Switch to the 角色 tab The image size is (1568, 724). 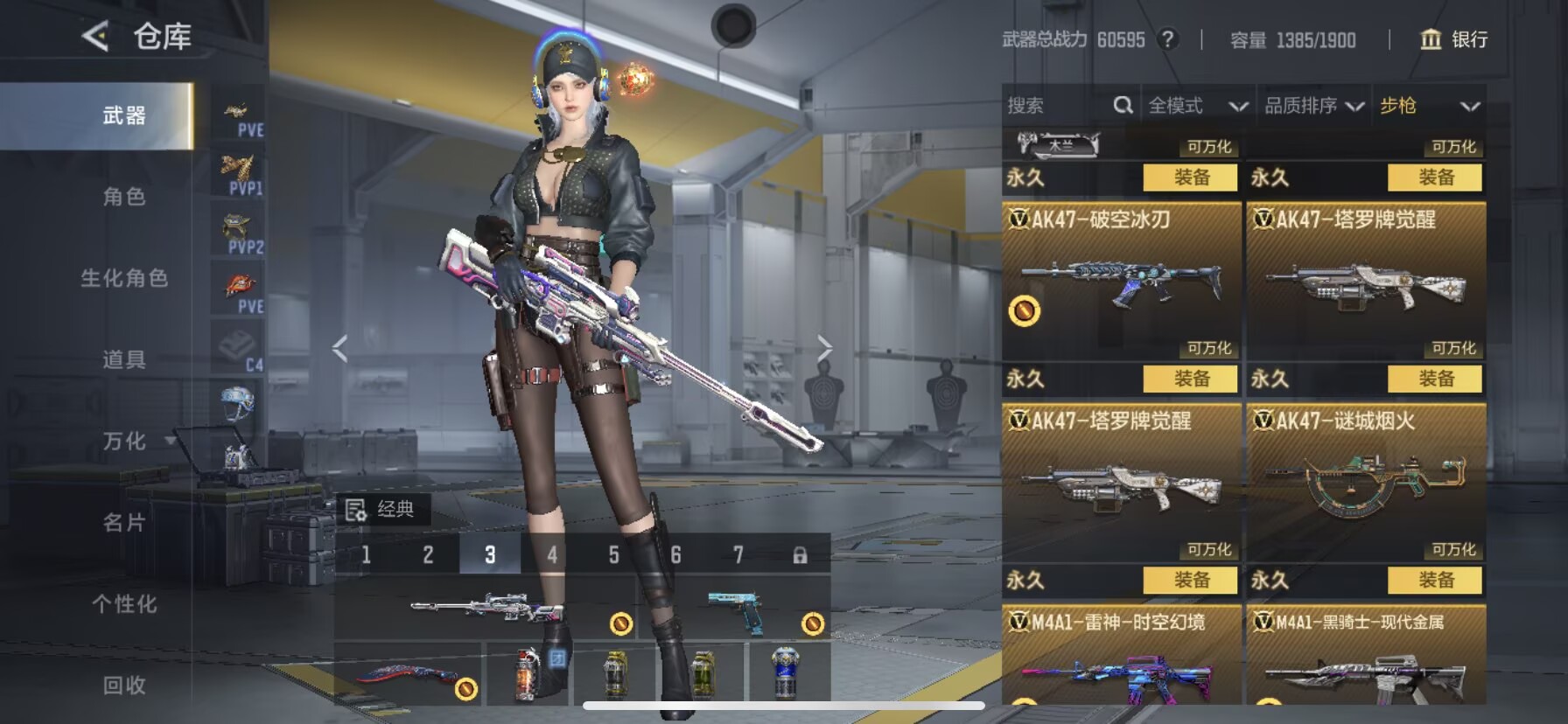coord(124,197)
